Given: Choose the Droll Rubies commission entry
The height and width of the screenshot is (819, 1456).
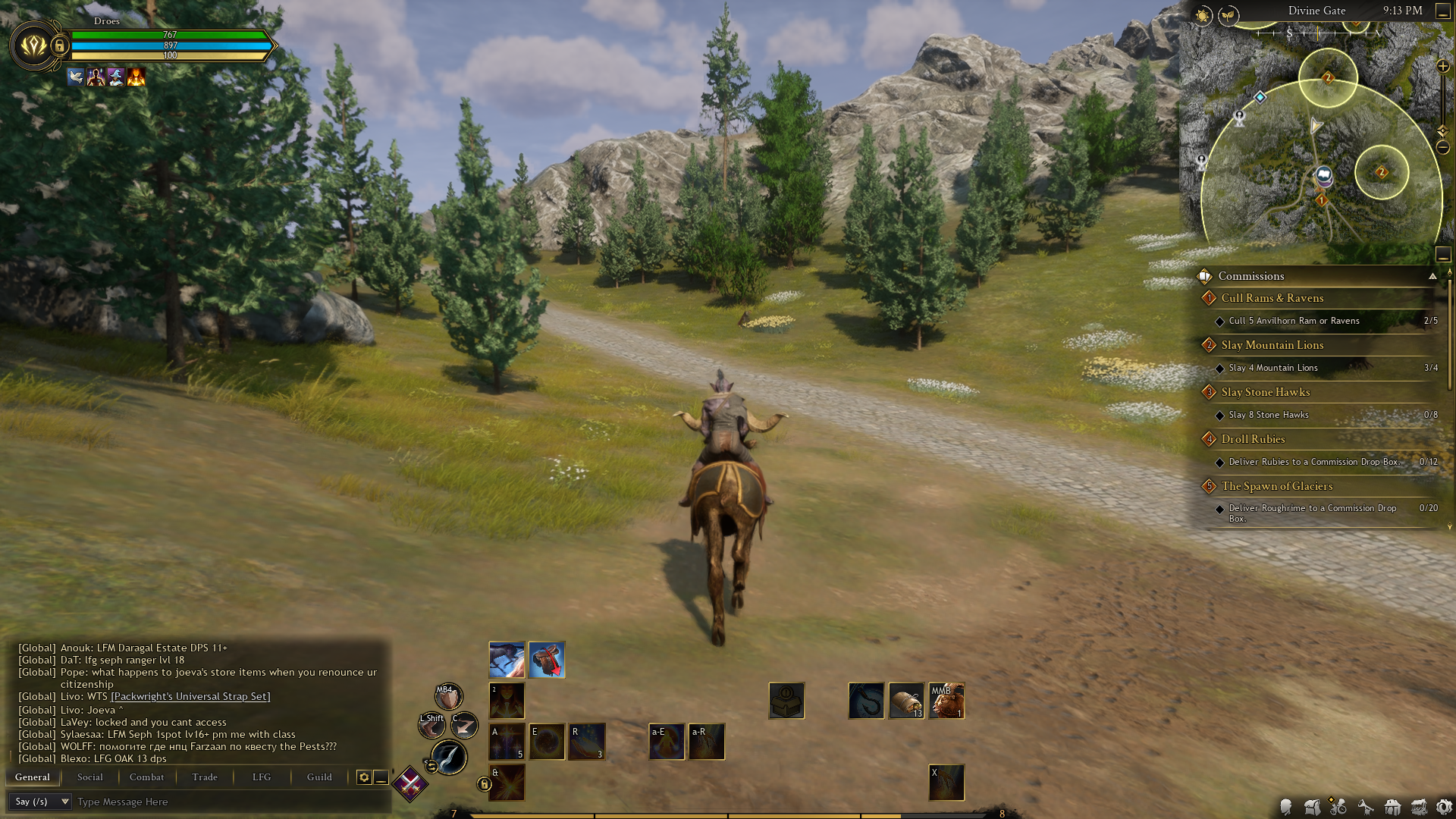Looking at the screenshot, I should click(x=1253, y=439).
